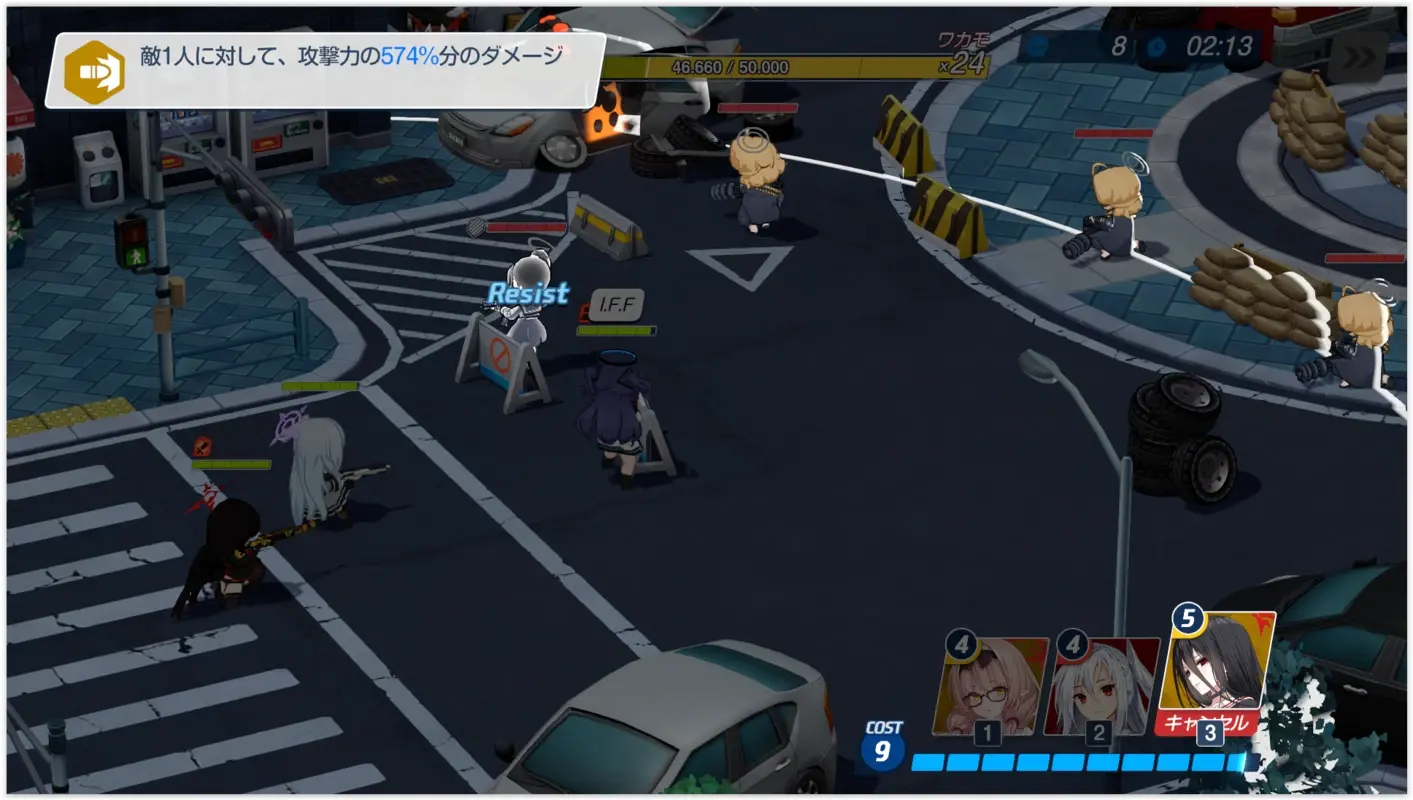Tap the clock icon beside the 02:13 timer
The width and height of the screenshot is (1413, 800).
tap(1156, 45)
